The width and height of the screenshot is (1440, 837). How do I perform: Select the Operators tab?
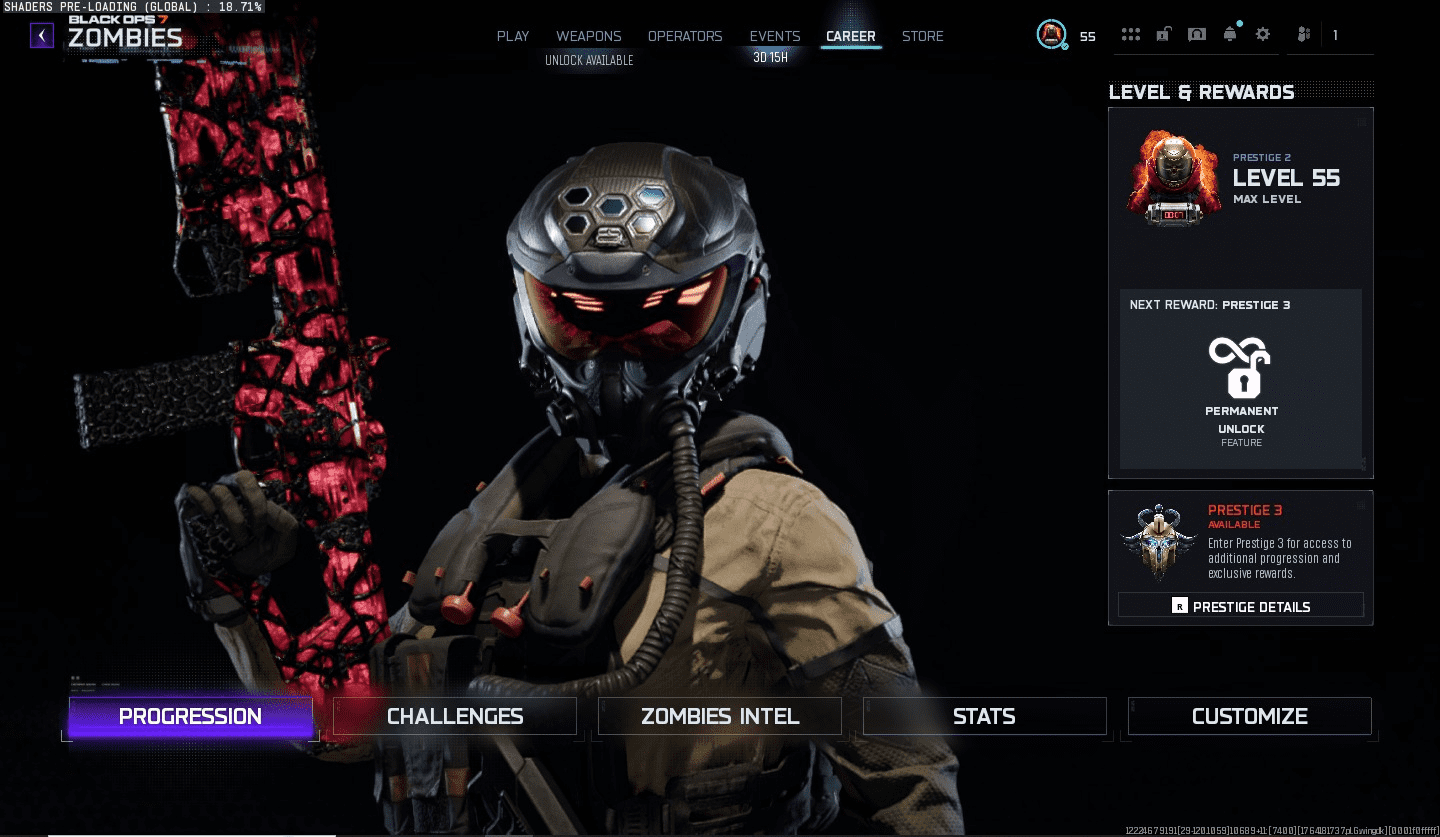coord(685,36)
